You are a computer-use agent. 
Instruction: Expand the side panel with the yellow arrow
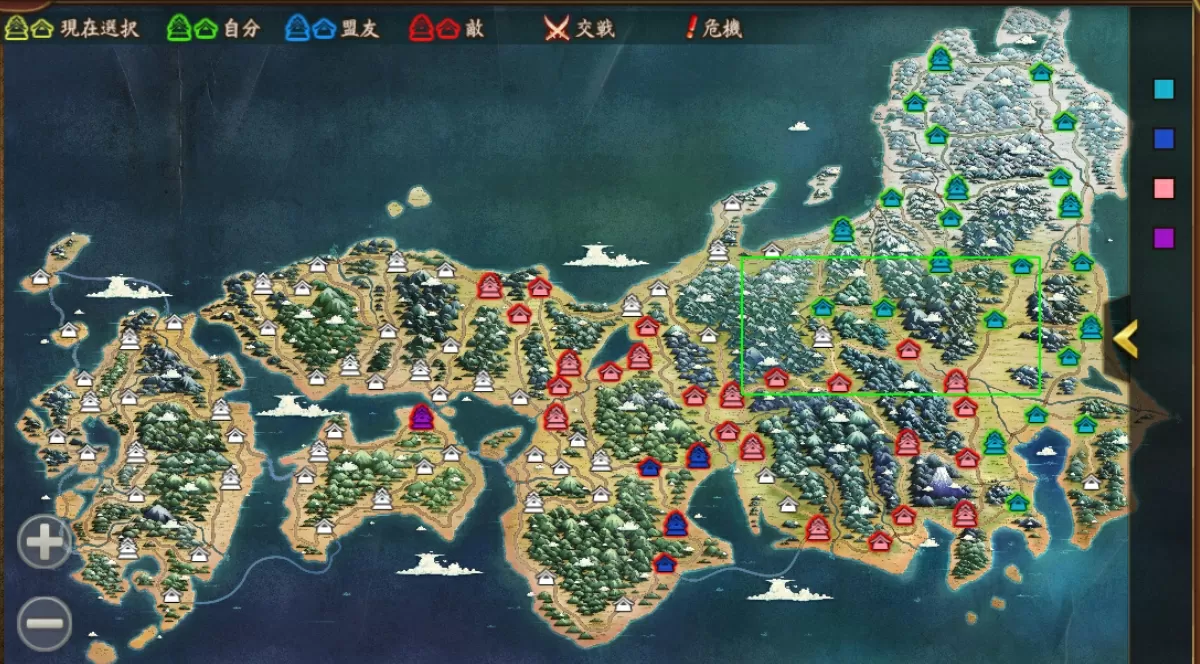[x=1126, y=339]
